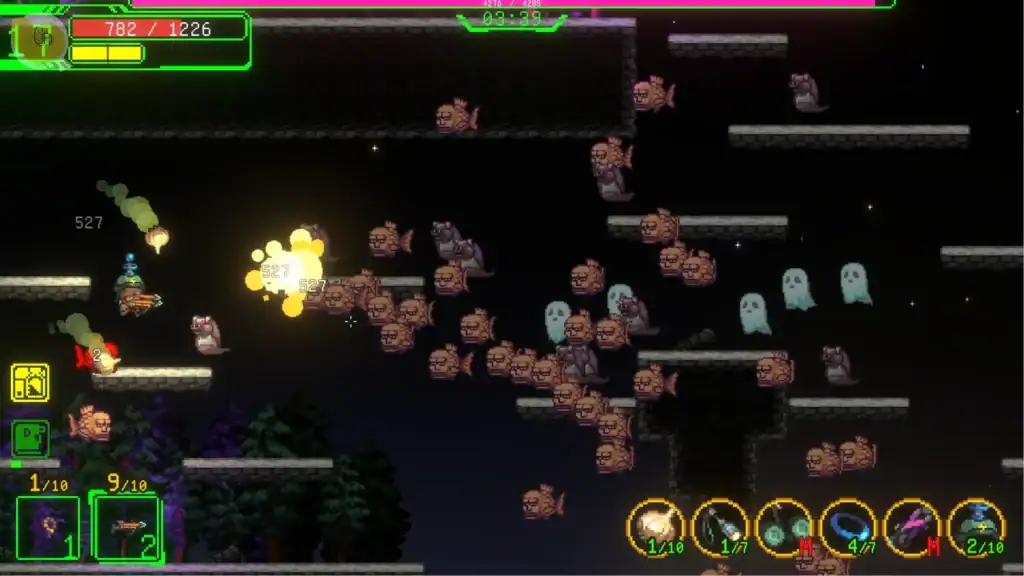Select weapon slot 2 with the rocket launcher
The image size is (1024, 576).
click(126, 527)
